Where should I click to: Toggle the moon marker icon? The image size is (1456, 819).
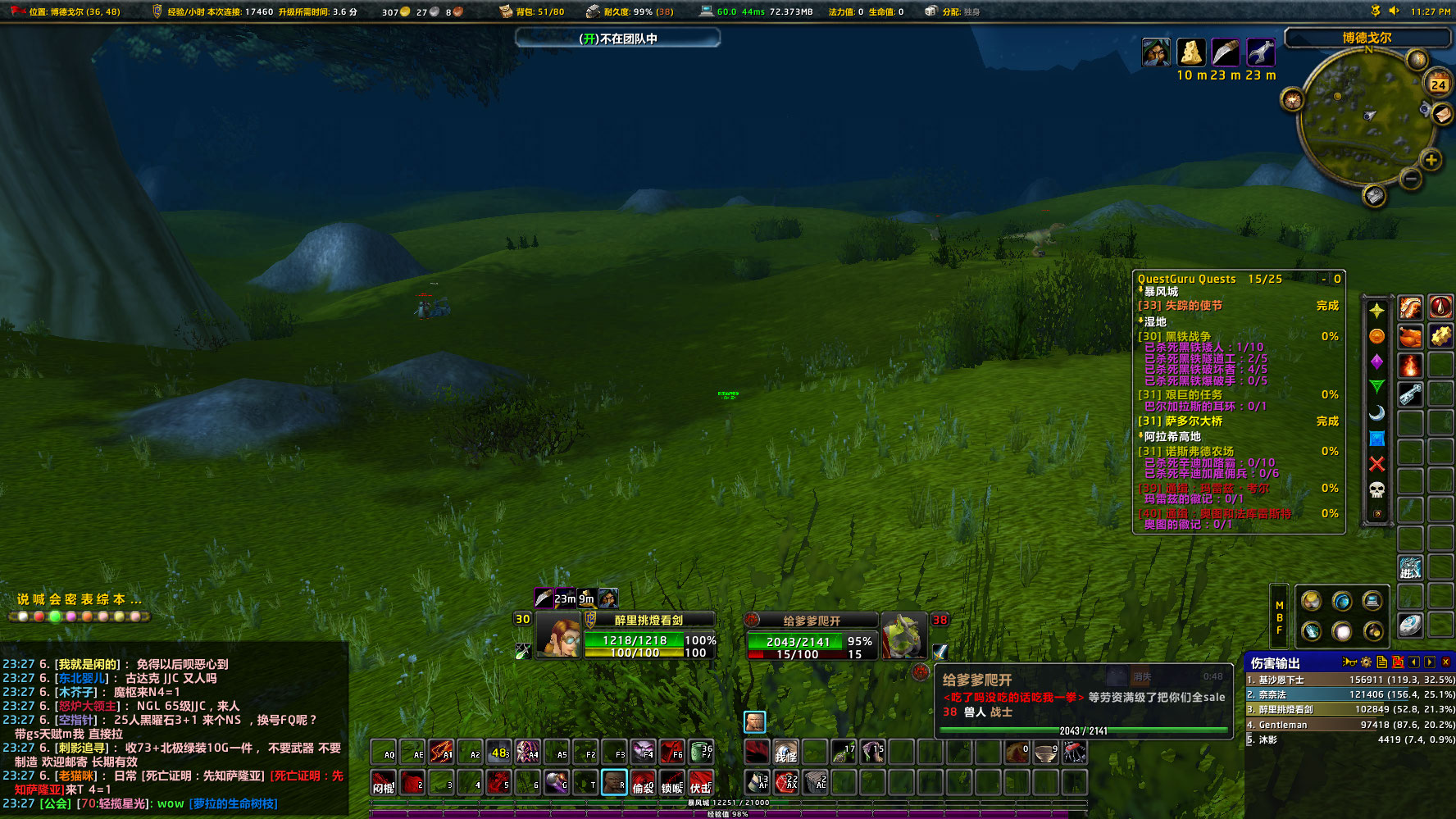(1377, 414)
